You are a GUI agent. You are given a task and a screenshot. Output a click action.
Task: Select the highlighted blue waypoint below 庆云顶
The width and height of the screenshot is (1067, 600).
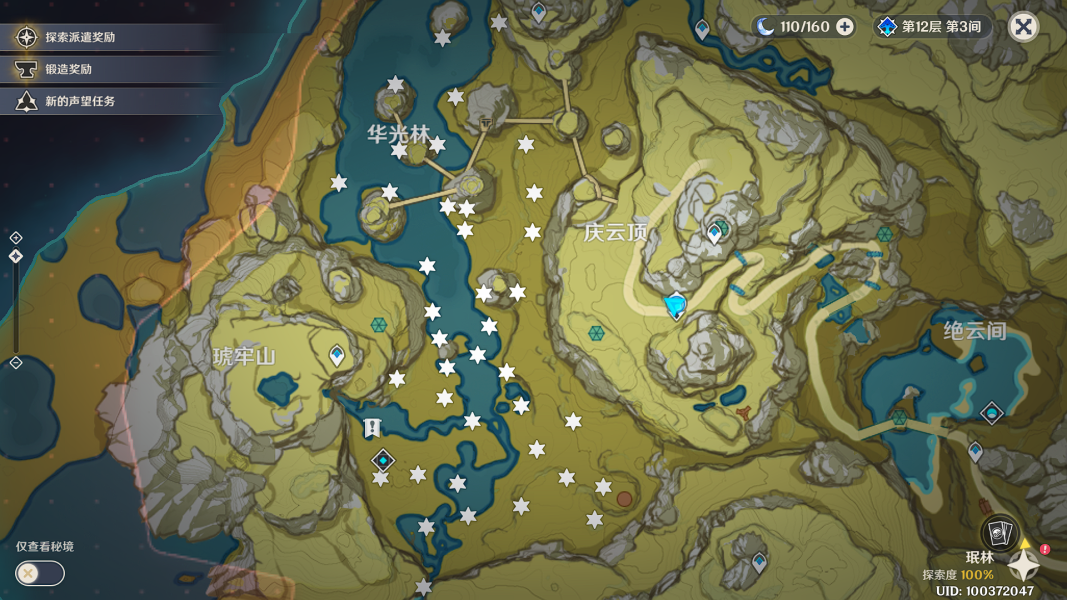(677, 305)
